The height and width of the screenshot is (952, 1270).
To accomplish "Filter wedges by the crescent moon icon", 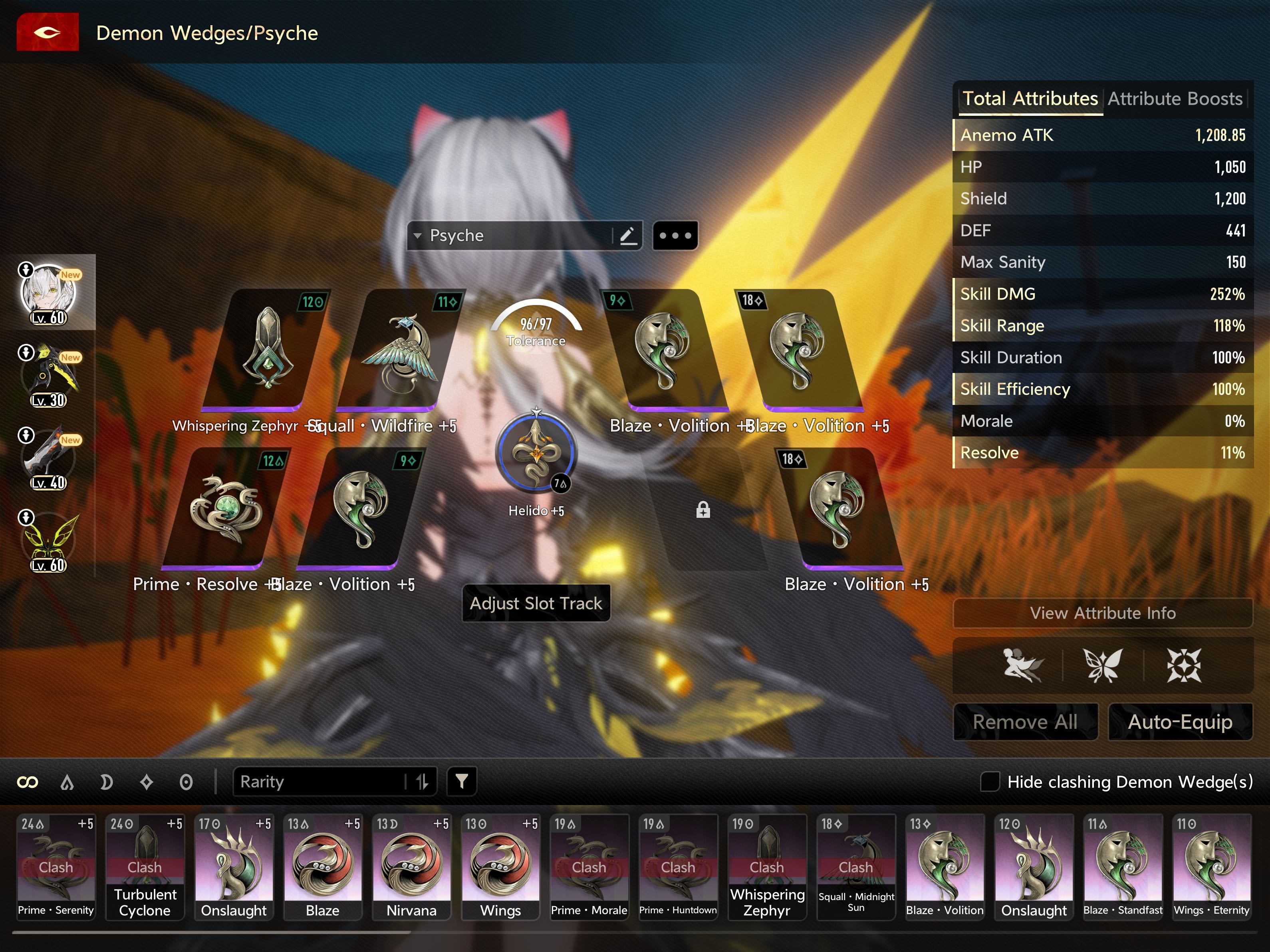I will click(x=106, y=782).
